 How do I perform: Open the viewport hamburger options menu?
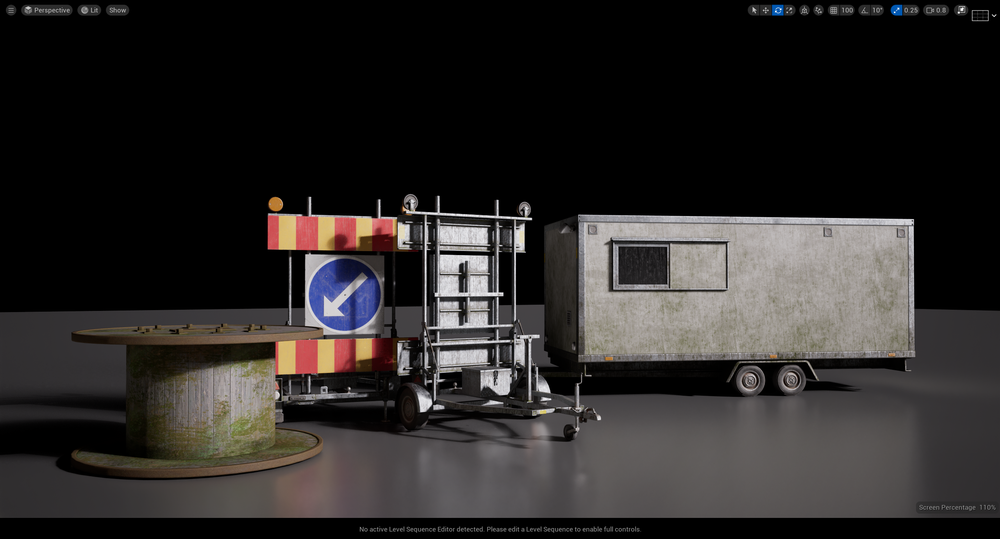pos(11,10)
